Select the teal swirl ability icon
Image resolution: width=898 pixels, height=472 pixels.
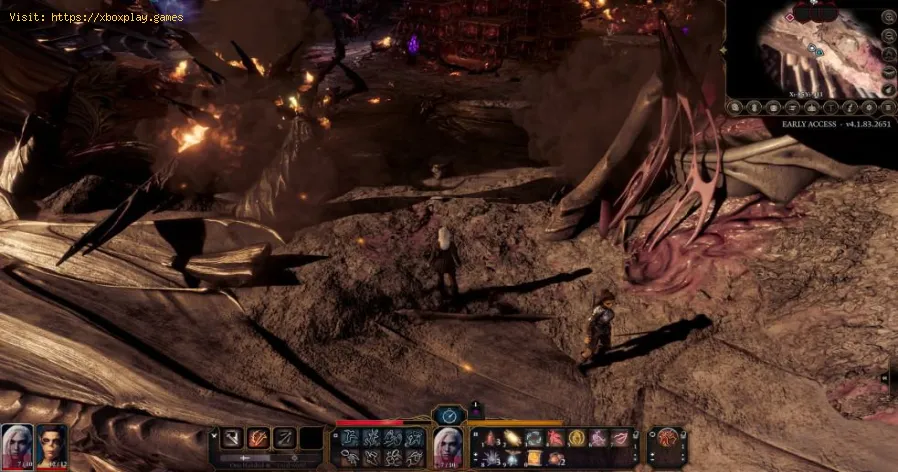click(x=534, y=437)
